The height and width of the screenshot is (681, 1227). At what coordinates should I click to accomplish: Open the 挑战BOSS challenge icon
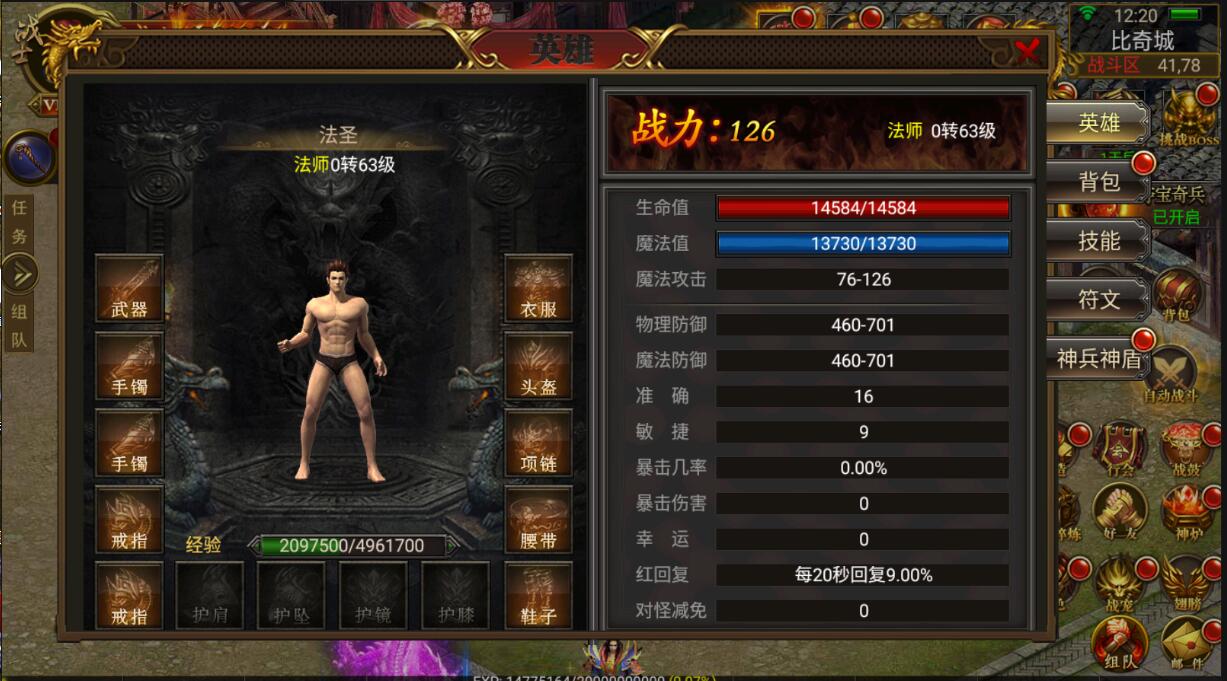1188,117
